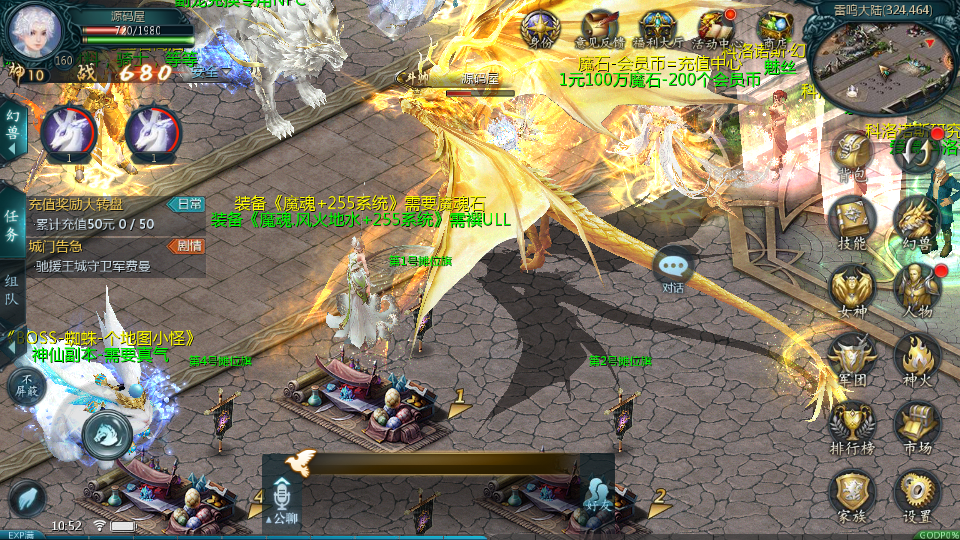Open the 技能 skills book
The image size is (960, 540).
tap(853, 220)
